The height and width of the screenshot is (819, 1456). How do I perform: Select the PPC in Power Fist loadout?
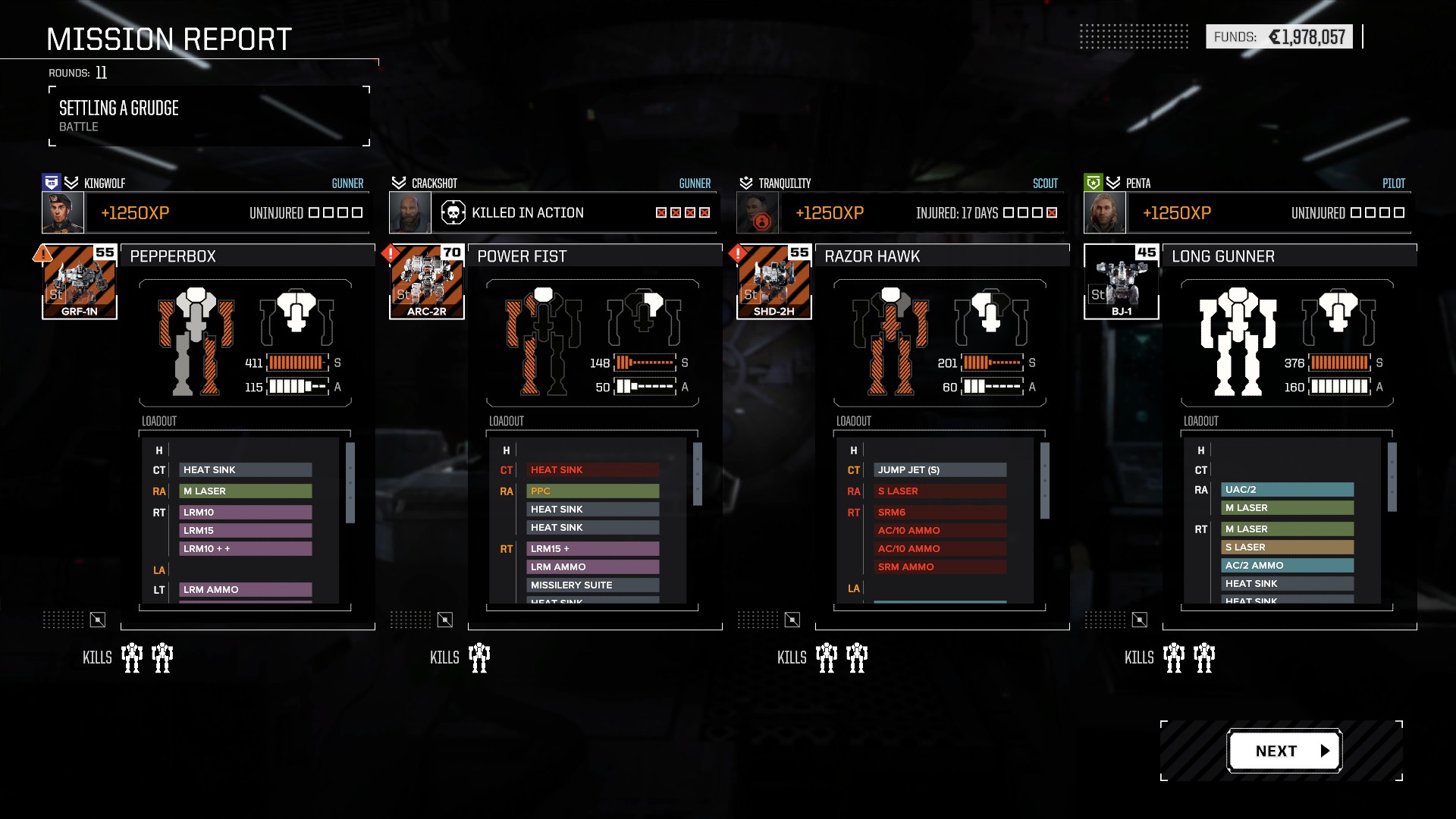pos(592,491)
